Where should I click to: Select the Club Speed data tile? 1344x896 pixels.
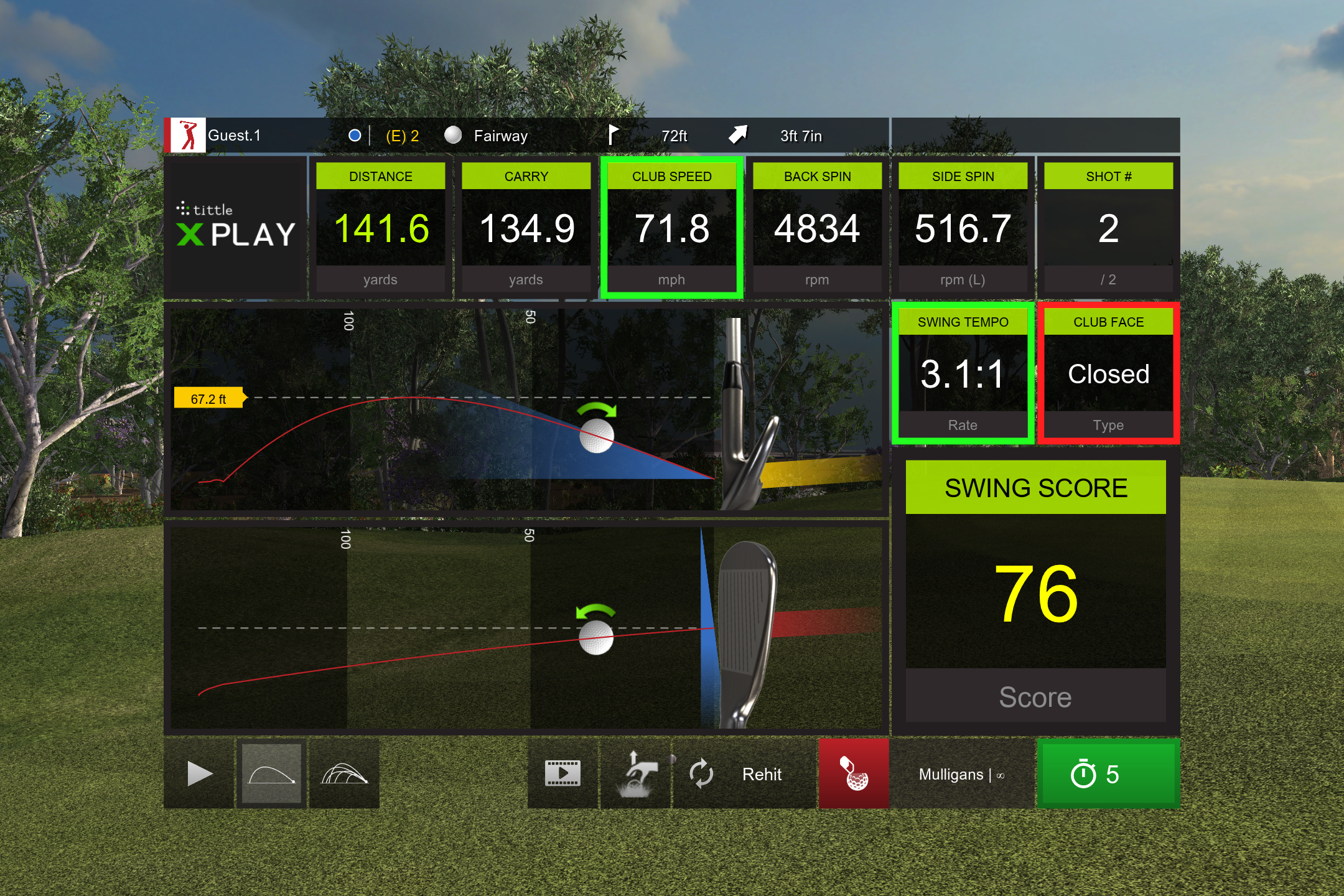point(671,228)
